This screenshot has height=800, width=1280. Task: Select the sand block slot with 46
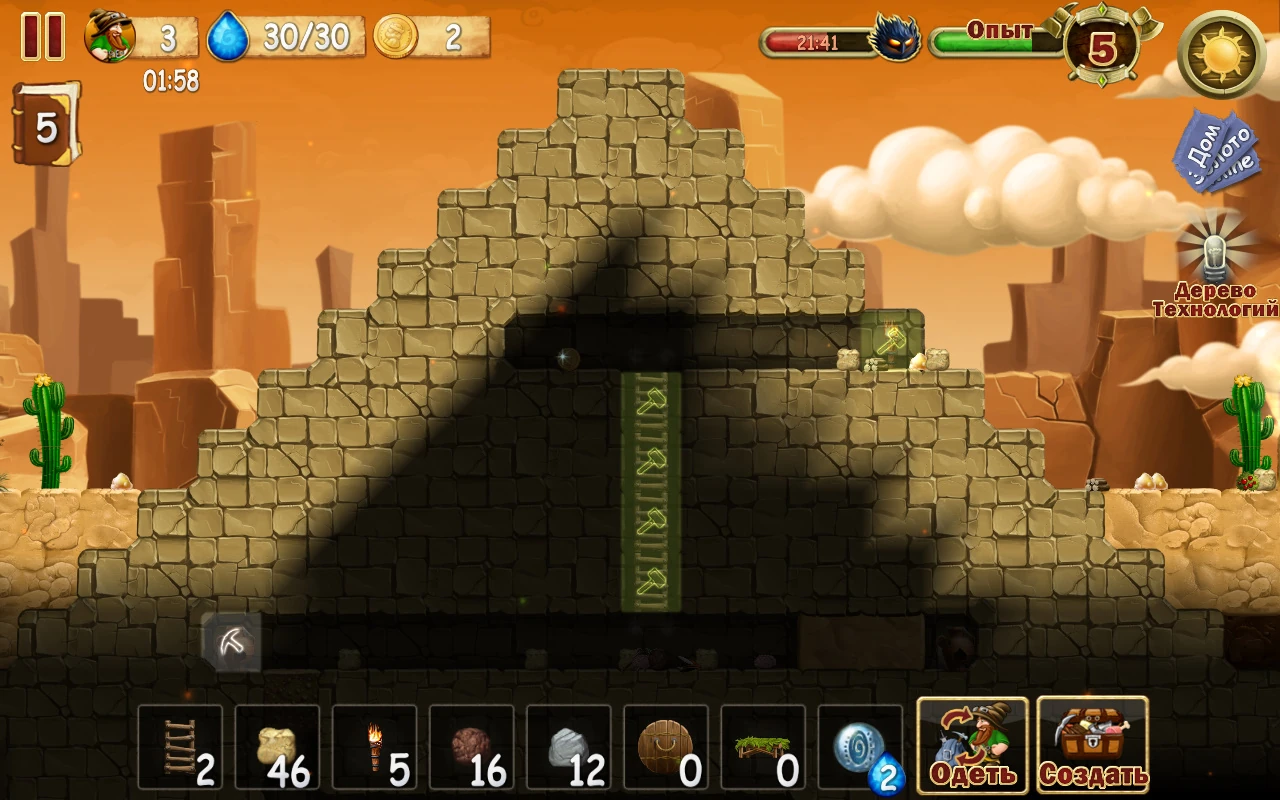(x=277, y=748)
